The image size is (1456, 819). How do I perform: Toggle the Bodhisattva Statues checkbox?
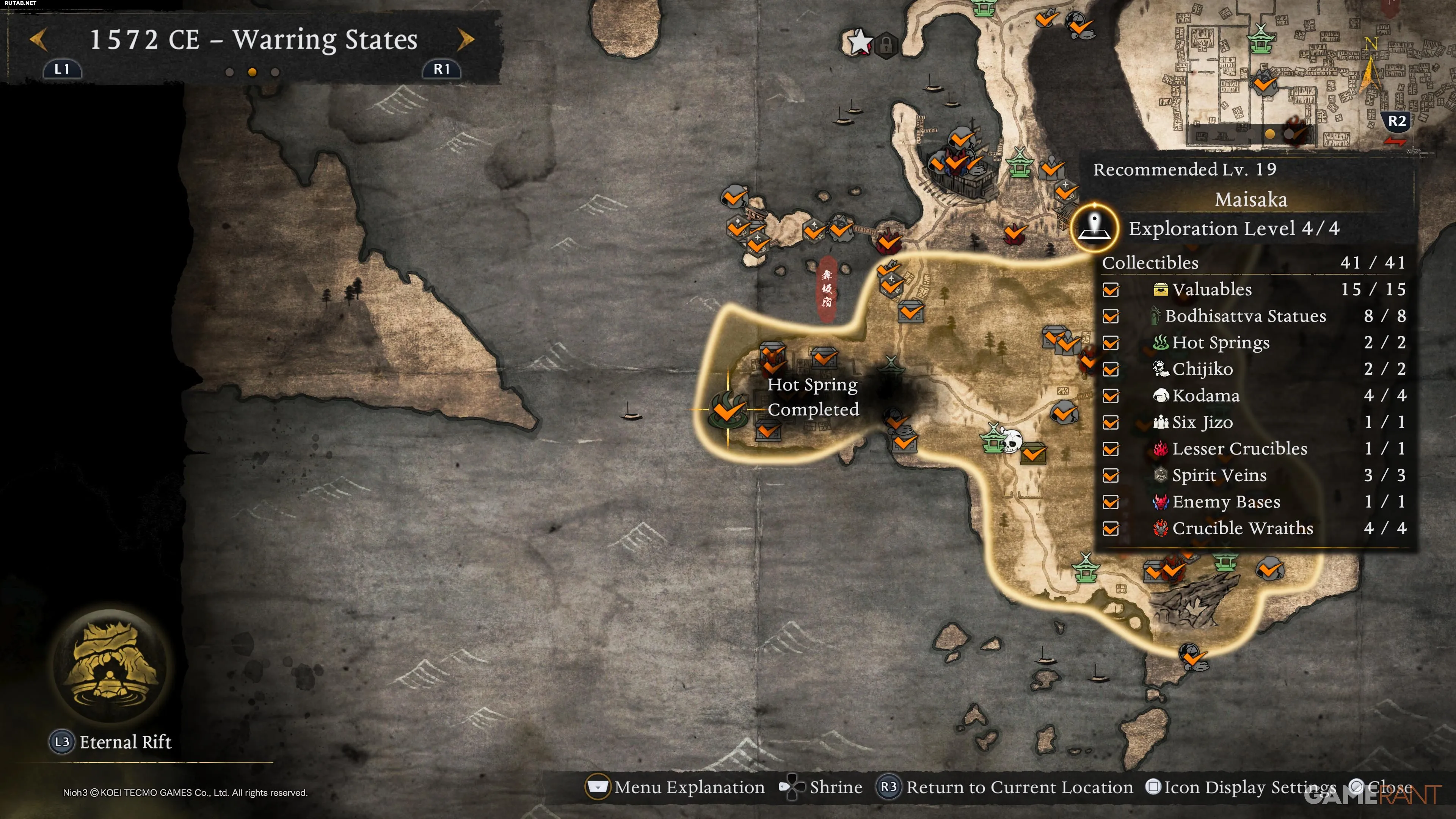1111,317
